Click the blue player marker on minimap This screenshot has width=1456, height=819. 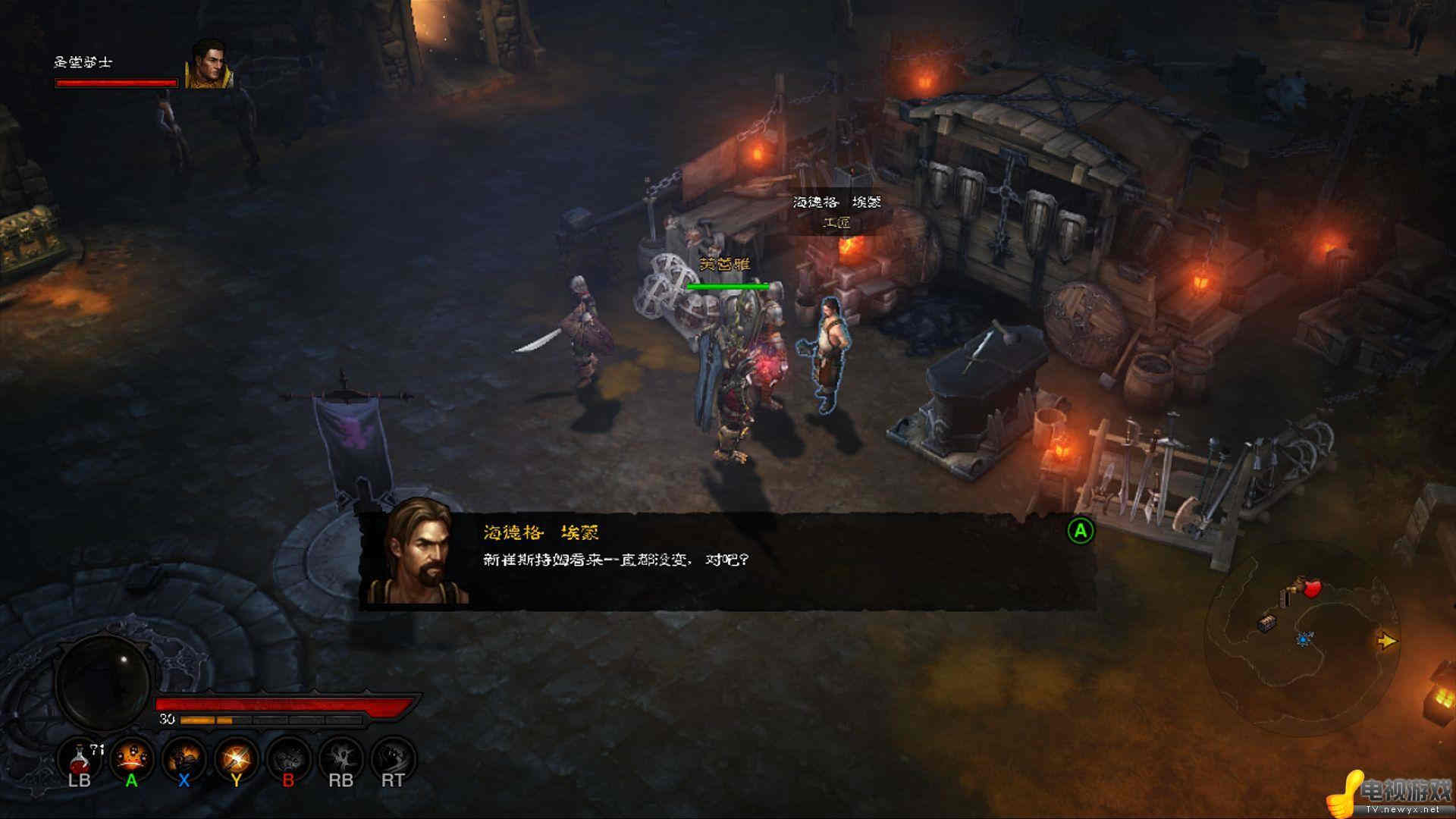coord(1304,640)
